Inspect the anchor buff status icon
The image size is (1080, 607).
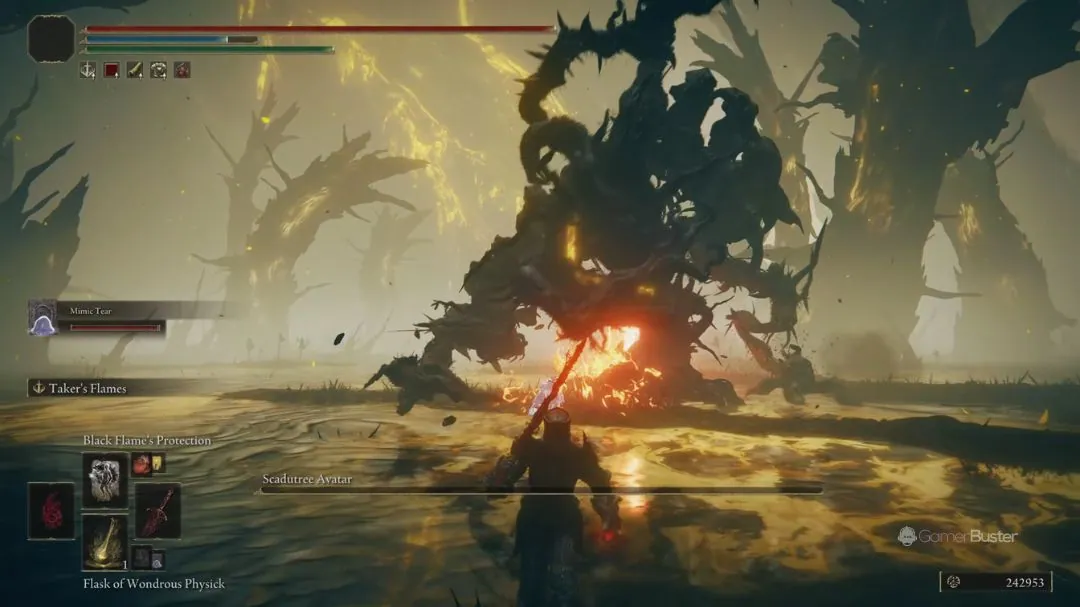88,70
